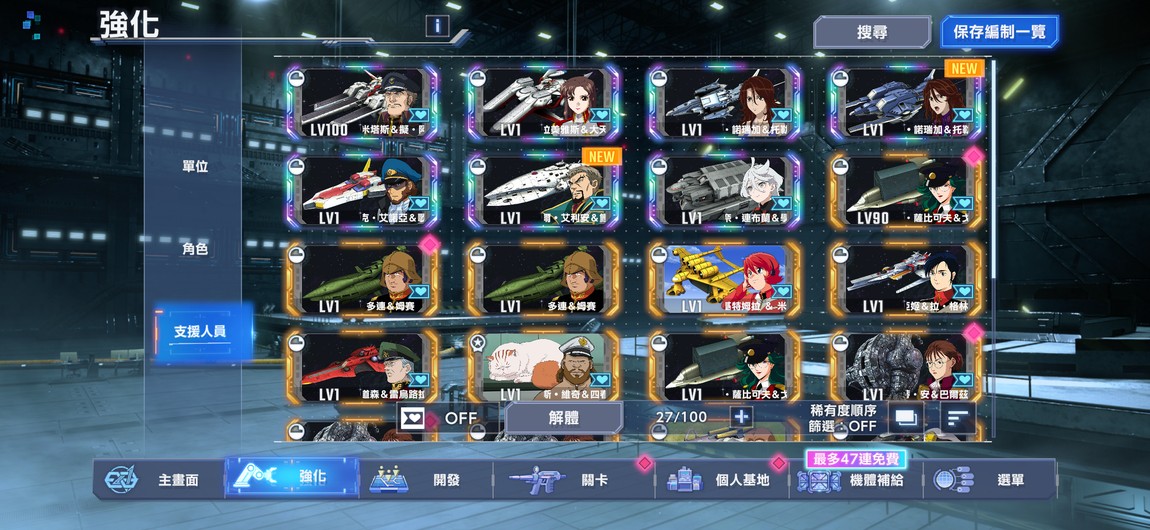Click the 解體 dismantle button

click(x=565, y=418)
